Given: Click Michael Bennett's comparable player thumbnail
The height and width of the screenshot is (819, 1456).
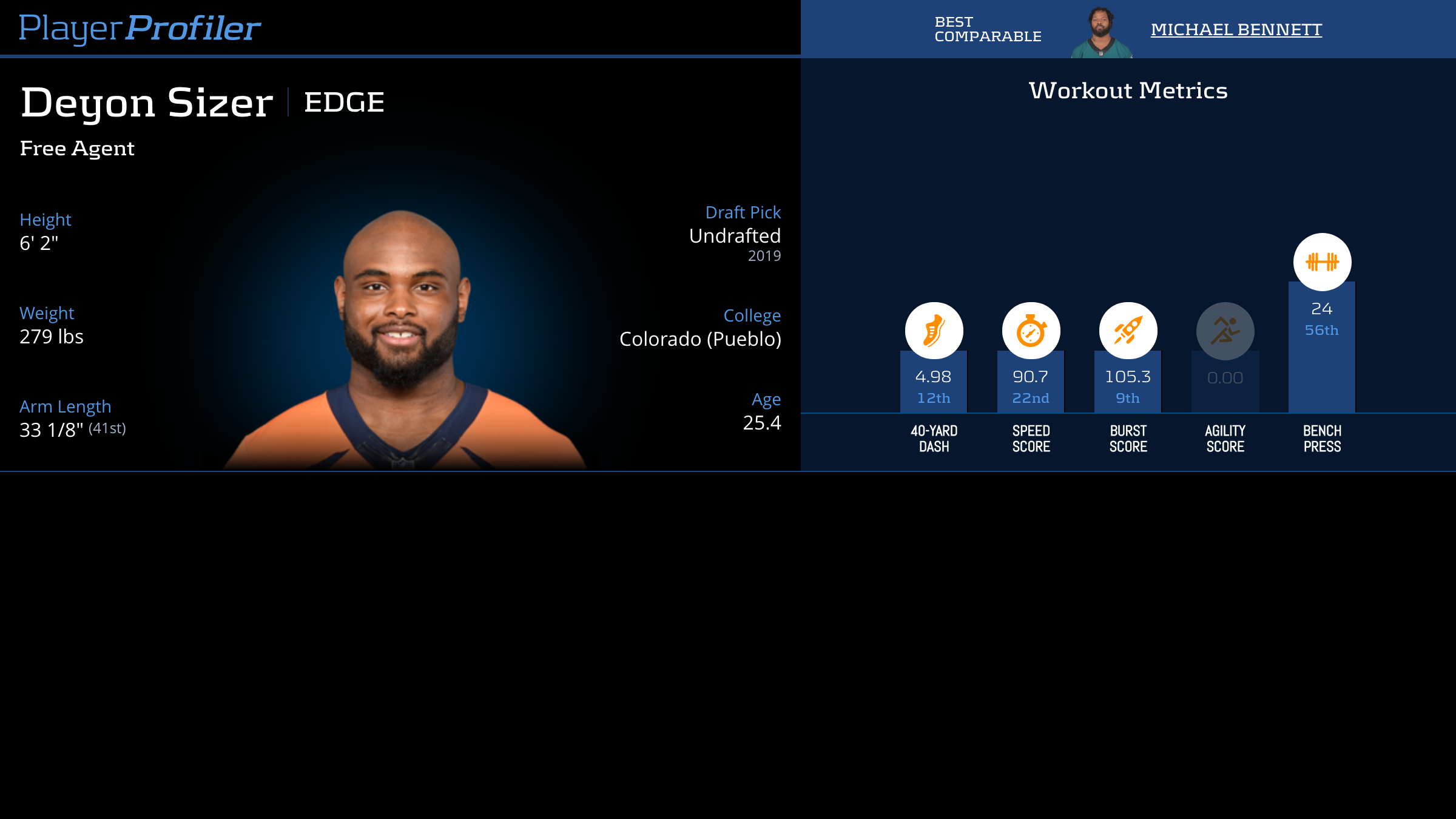Looking at the screenshot, I should click(x=1101, y=32).
